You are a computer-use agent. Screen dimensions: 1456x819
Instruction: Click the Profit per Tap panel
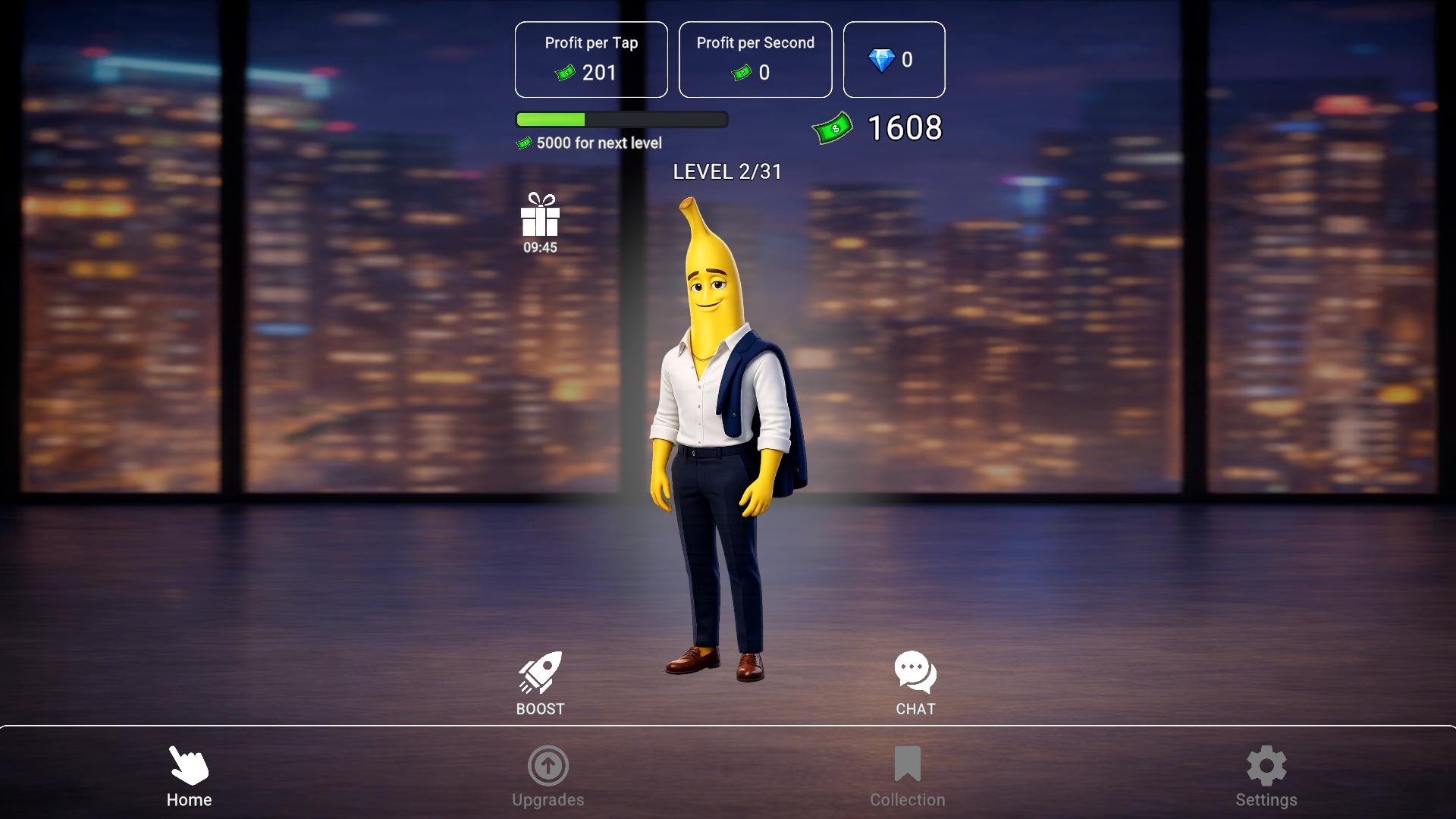point(591,59)
